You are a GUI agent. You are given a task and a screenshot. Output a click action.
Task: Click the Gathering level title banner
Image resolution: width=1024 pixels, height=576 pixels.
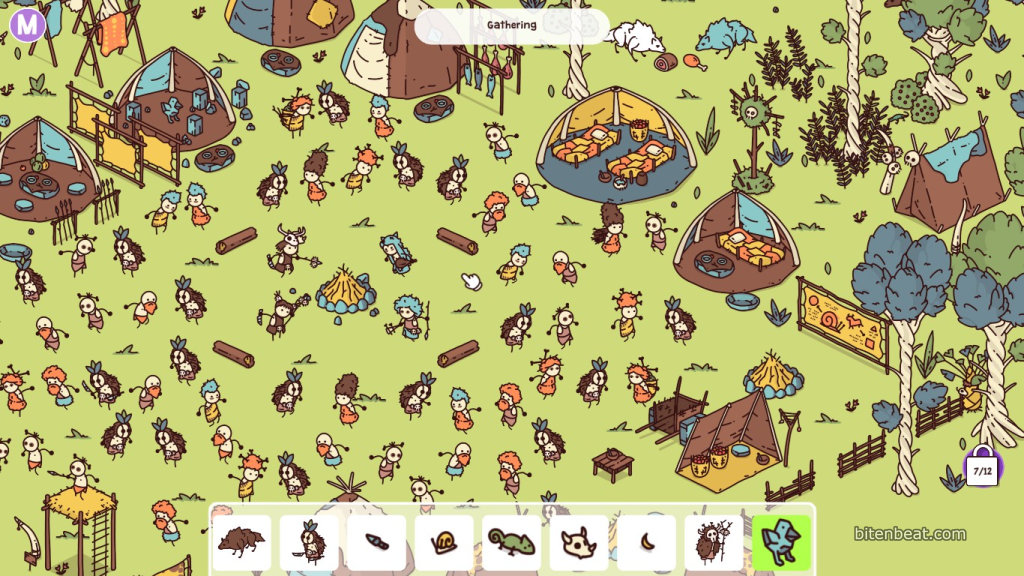click(x=511, y=25)
